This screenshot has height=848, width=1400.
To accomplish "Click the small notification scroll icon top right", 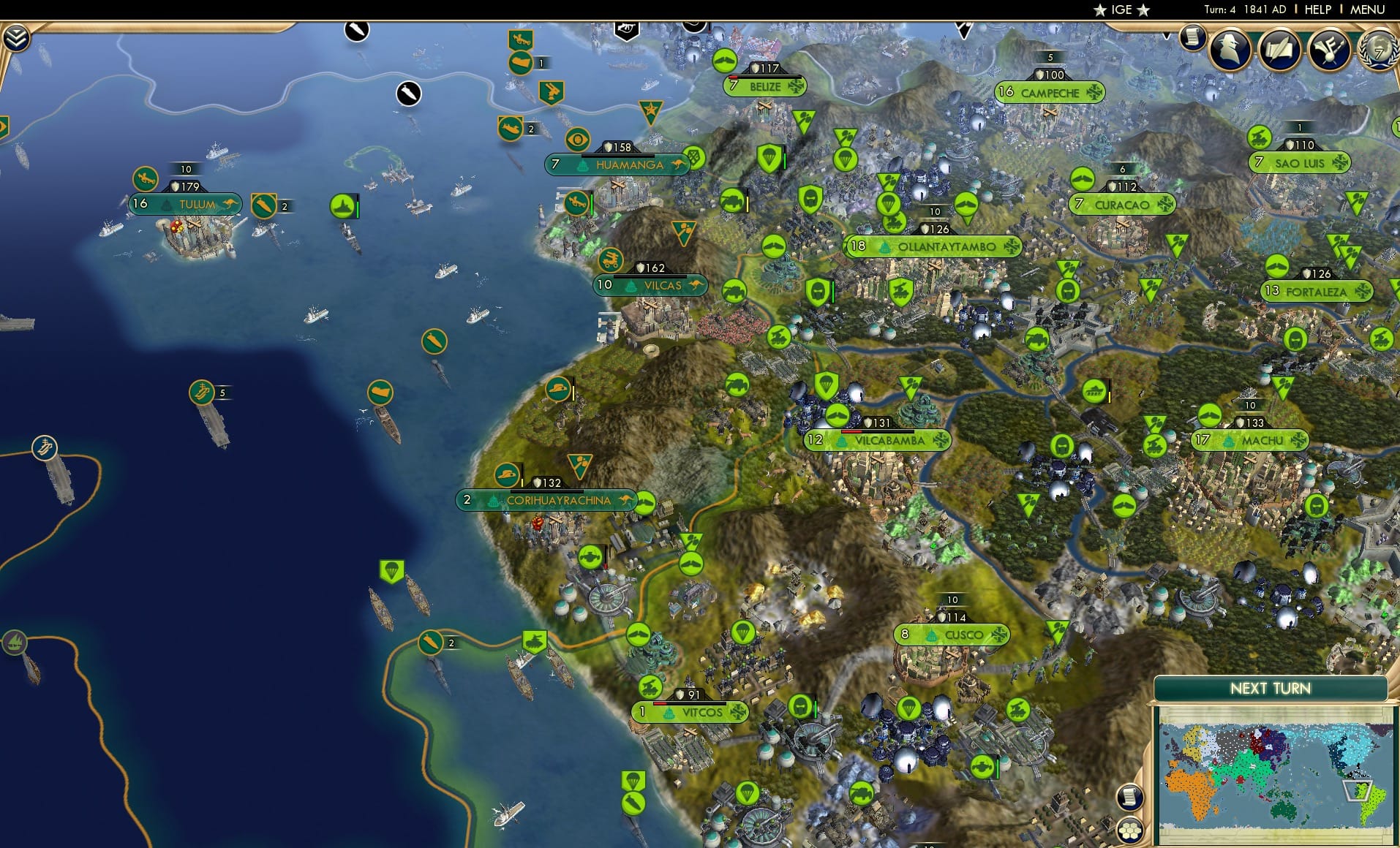I will [1194, 37].
